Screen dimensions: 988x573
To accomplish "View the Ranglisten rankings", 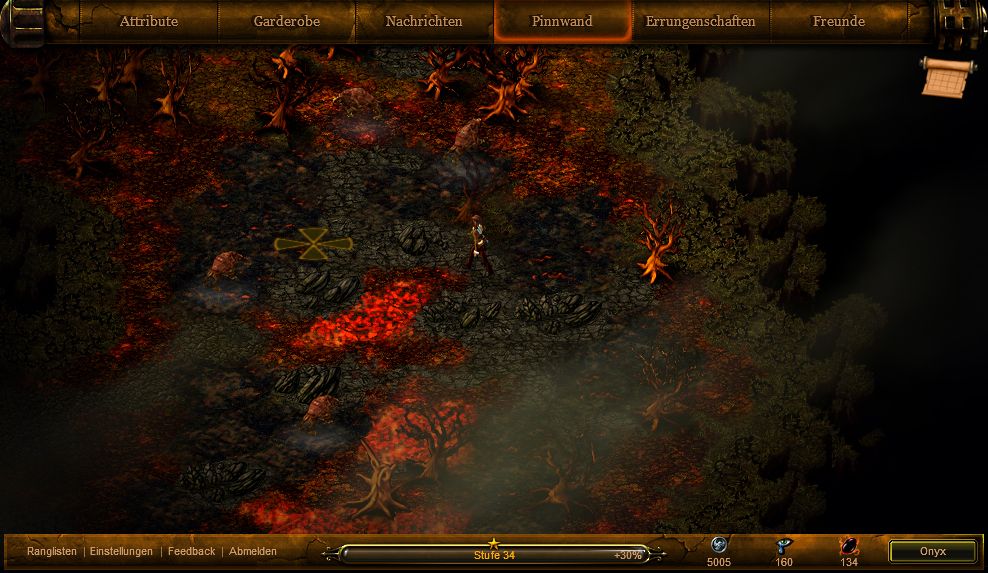I will [x=52, y=551].
